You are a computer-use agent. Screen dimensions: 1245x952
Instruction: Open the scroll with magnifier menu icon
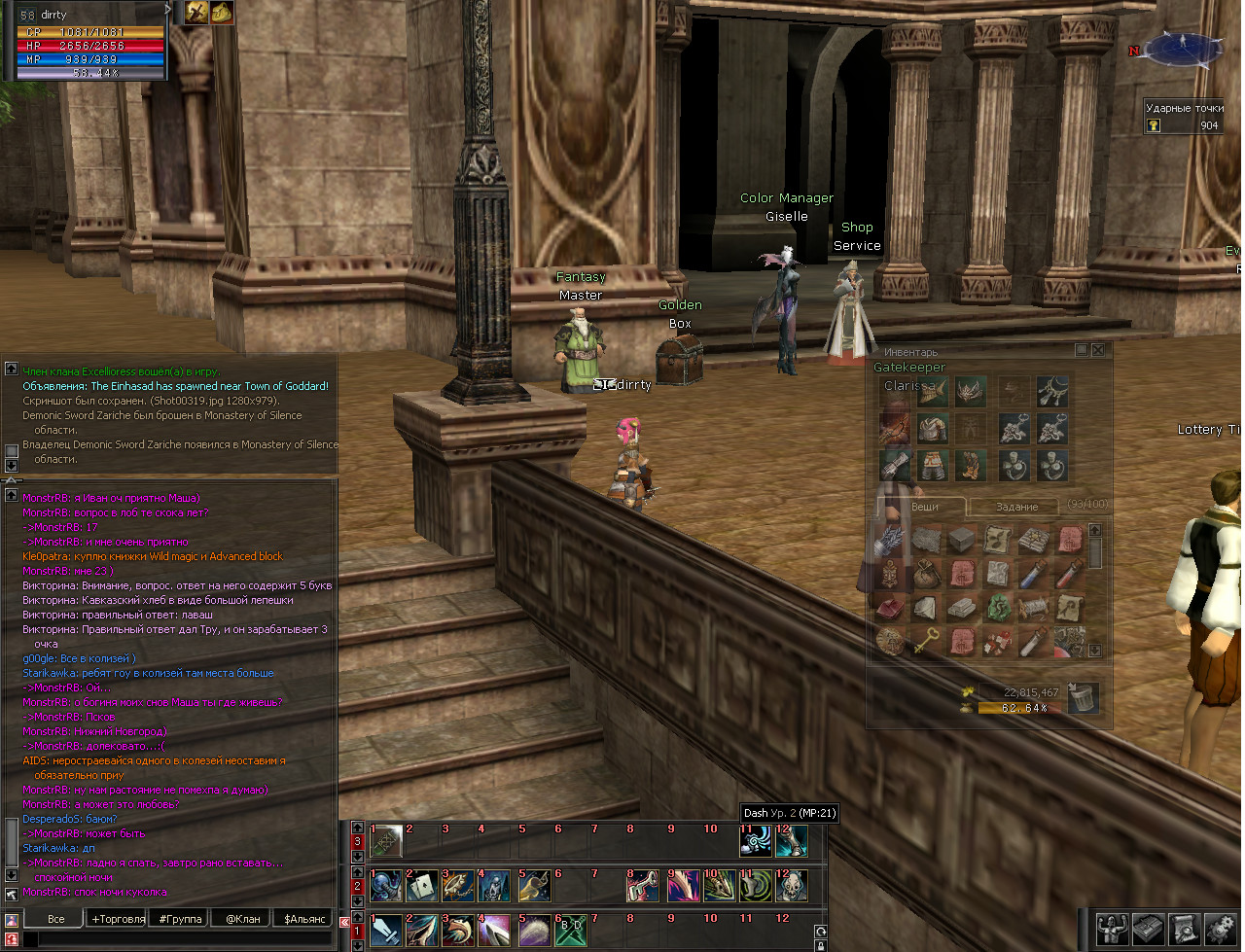pos(1185,929)
